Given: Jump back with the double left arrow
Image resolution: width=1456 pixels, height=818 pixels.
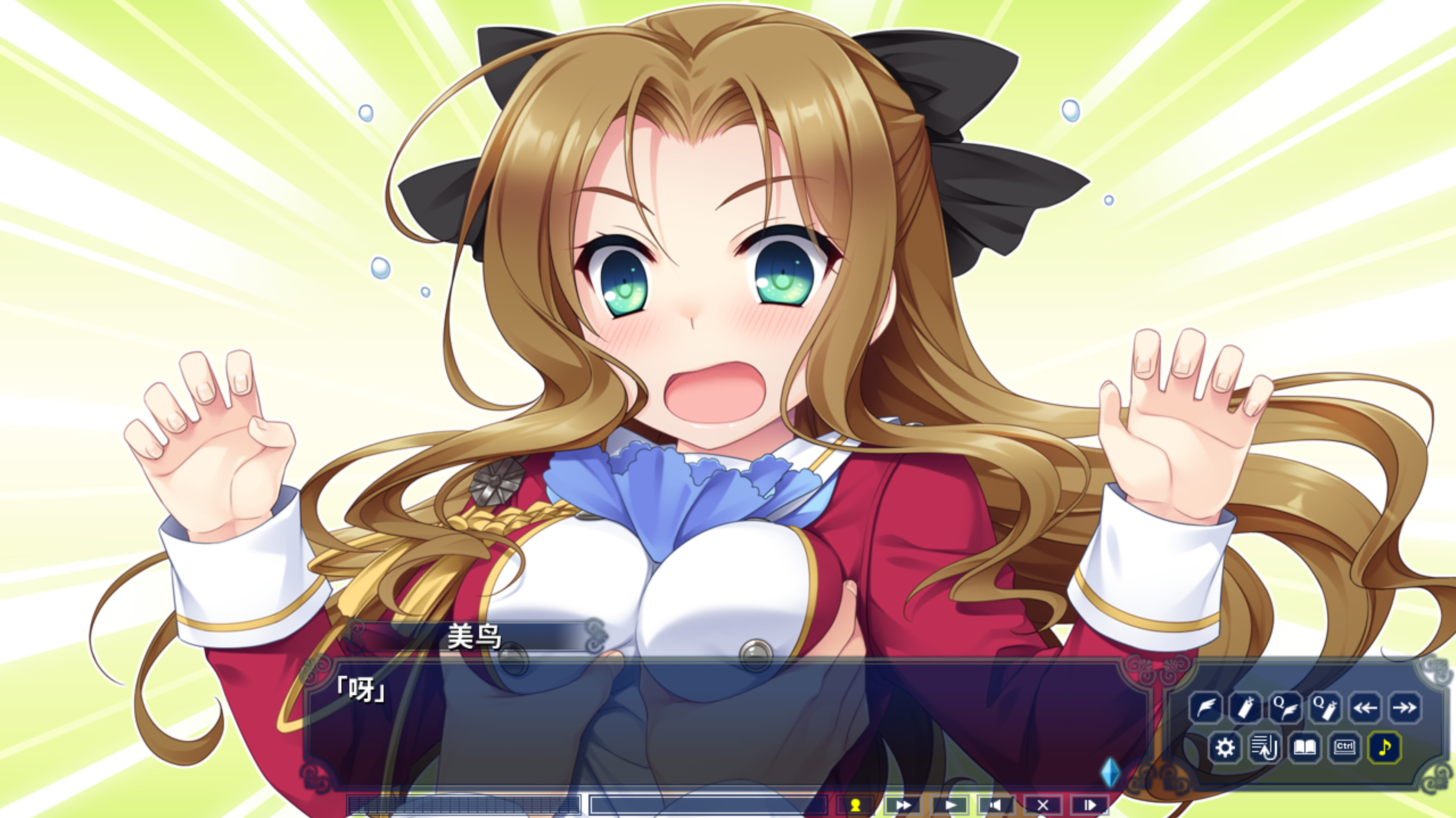Looking at the screenshot, I should tap(1365, 708).
